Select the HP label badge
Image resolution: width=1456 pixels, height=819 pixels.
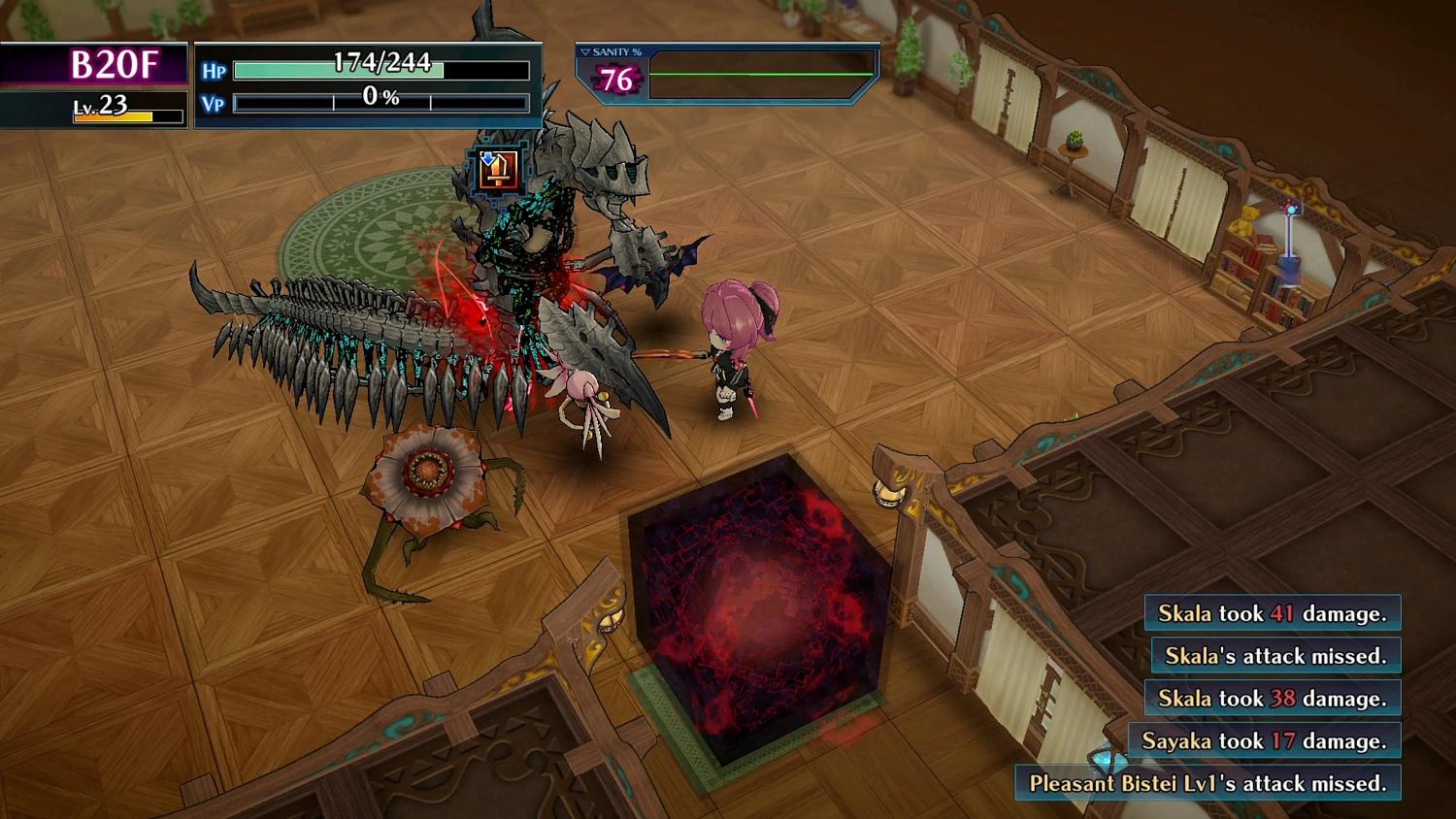[215, 71]
